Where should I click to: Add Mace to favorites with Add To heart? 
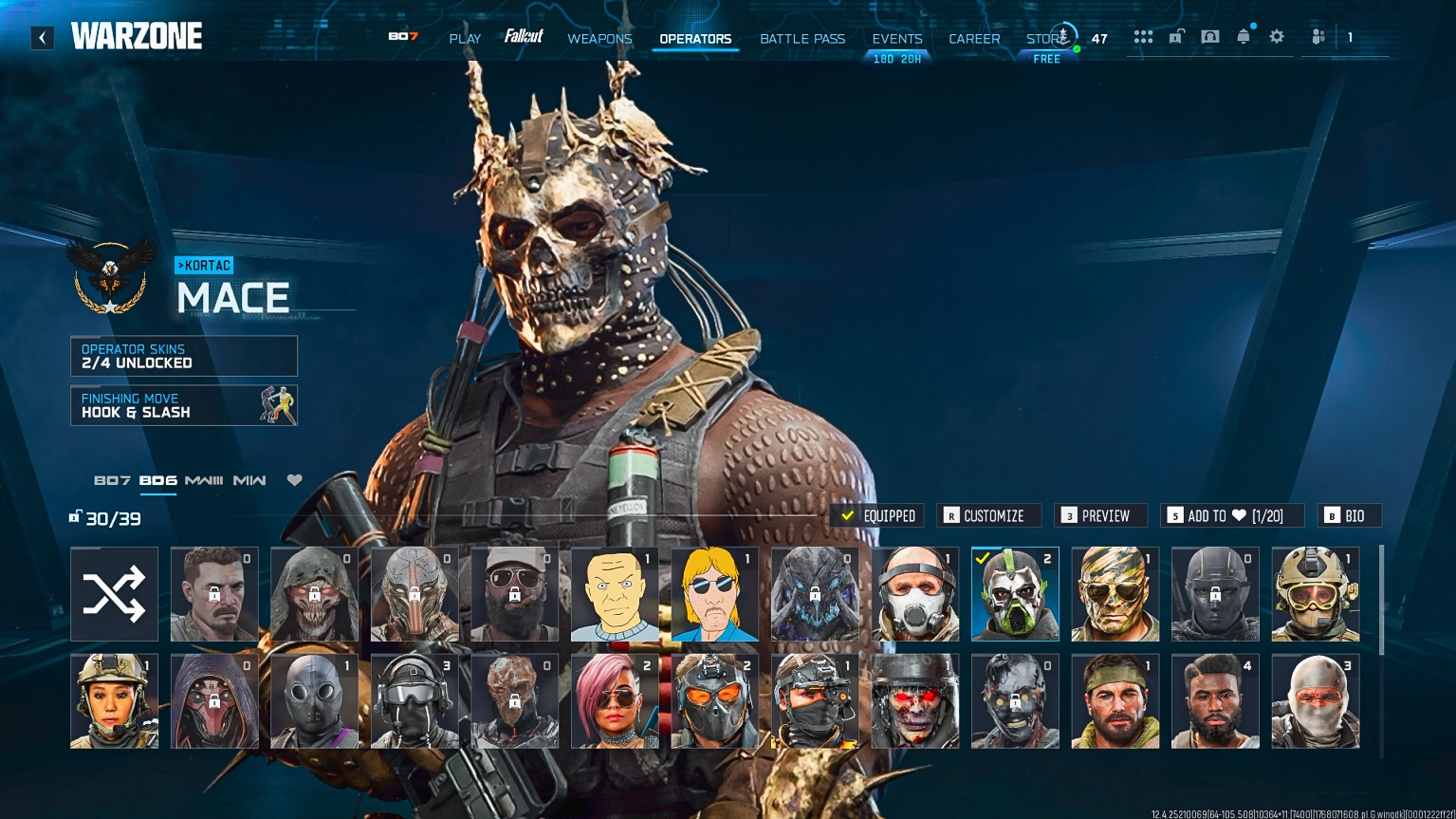point(1230,515)
